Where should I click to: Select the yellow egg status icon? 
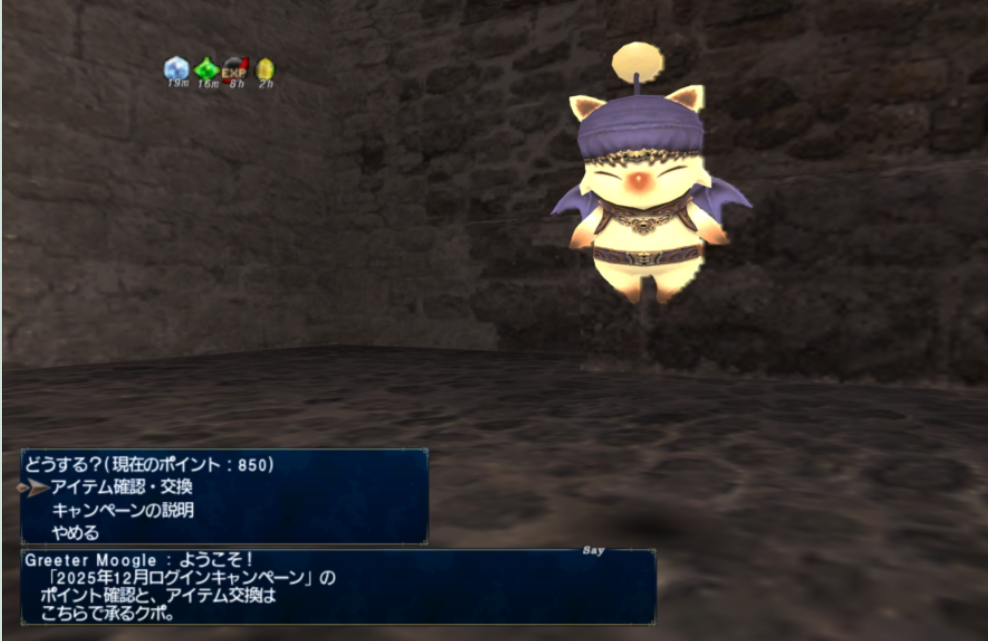[265, 69]
